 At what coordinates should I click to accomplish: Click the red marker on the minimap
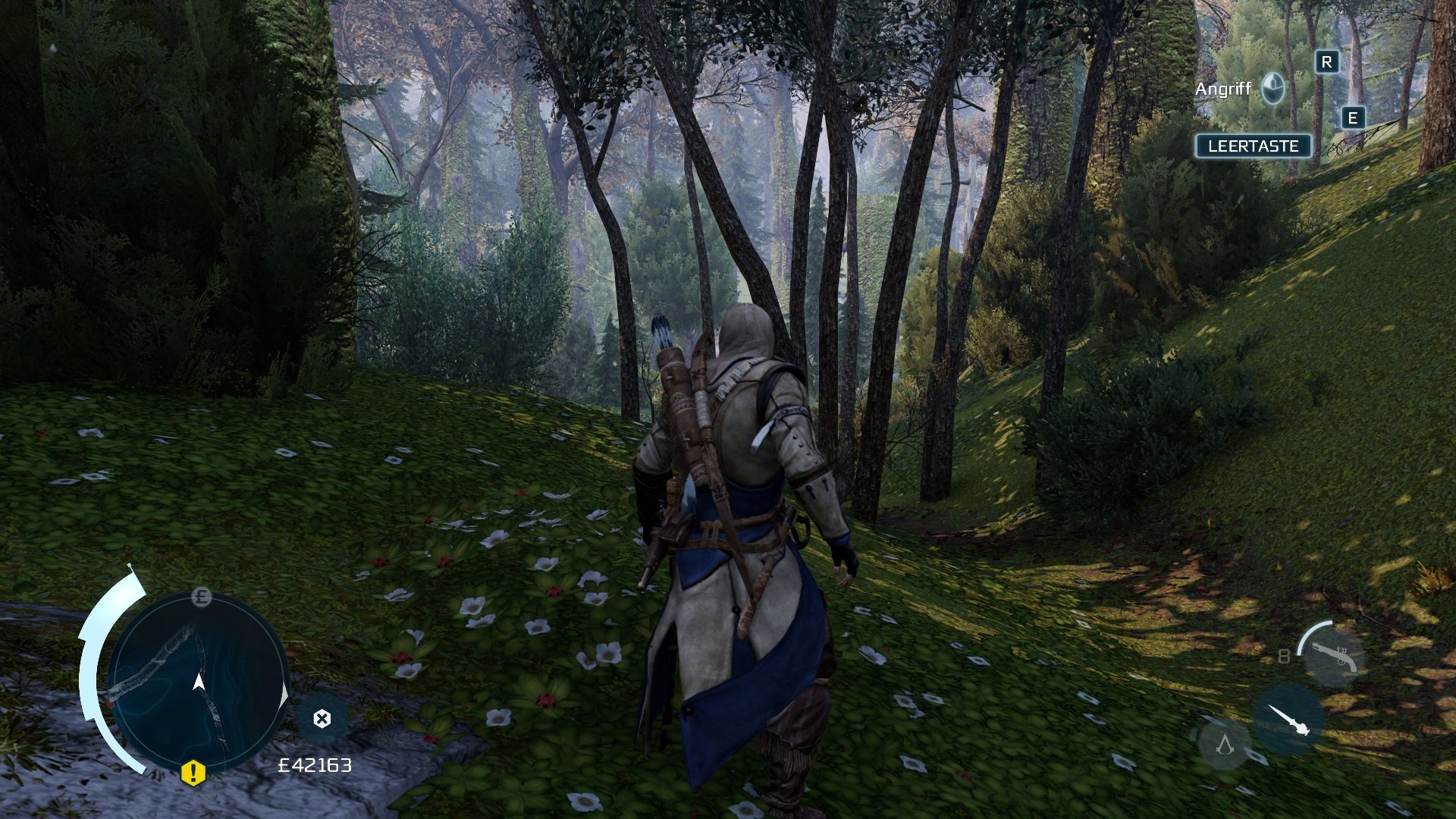111,704
